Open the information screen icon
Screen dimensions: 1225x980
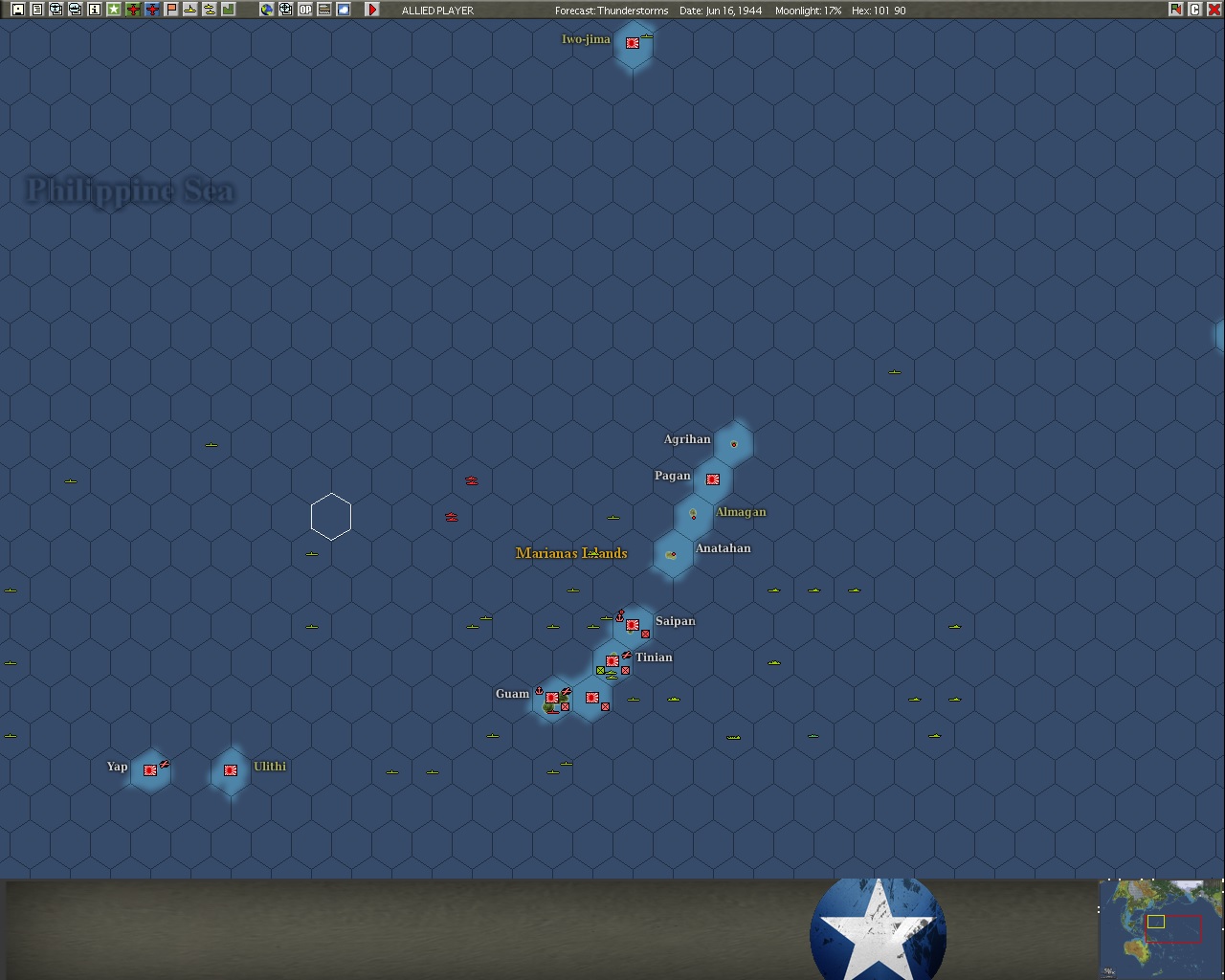click(x=92, y=10)
